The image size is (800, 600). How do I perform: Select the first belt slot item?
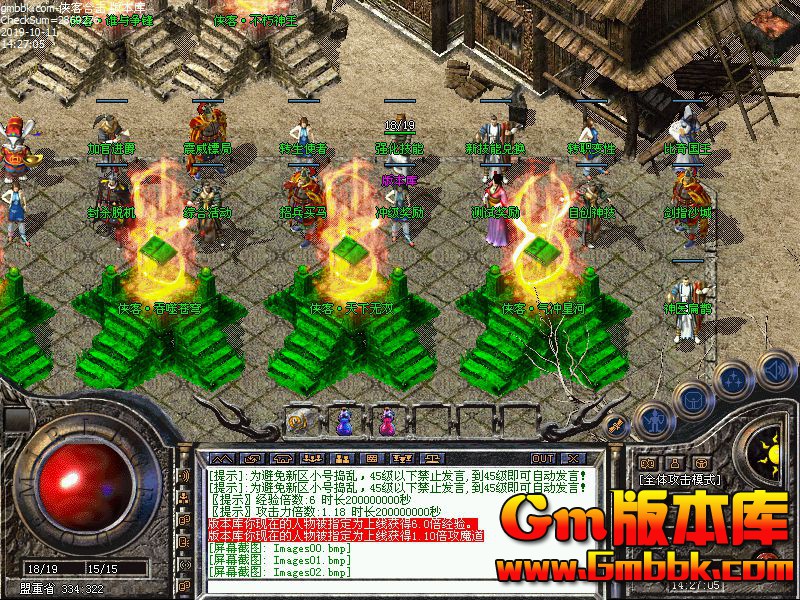point(299,421)
